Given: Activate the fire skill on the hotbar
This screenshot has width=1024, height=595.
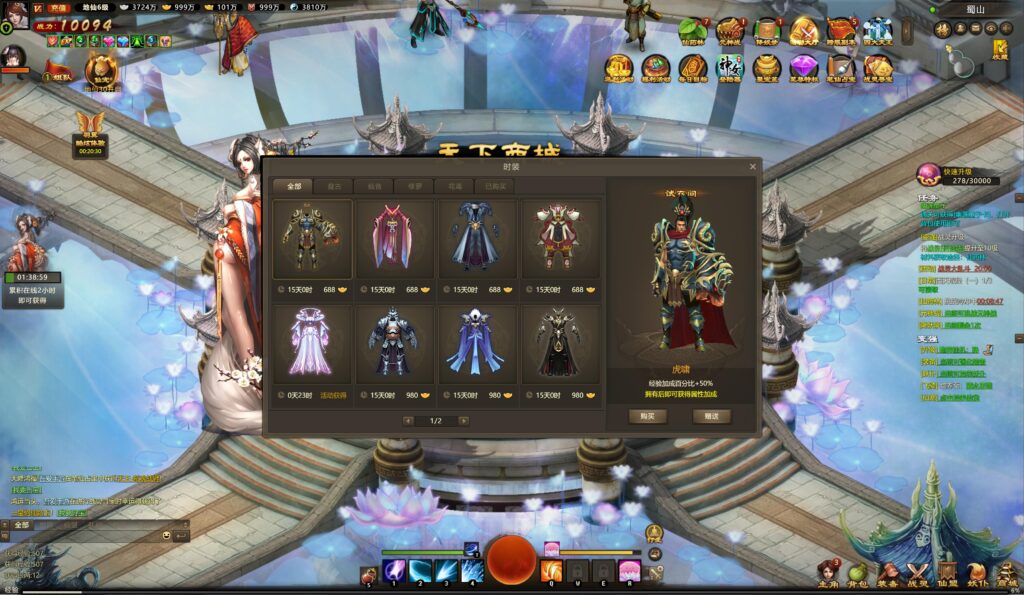Looking at the screenshot, I should (551, 572).
